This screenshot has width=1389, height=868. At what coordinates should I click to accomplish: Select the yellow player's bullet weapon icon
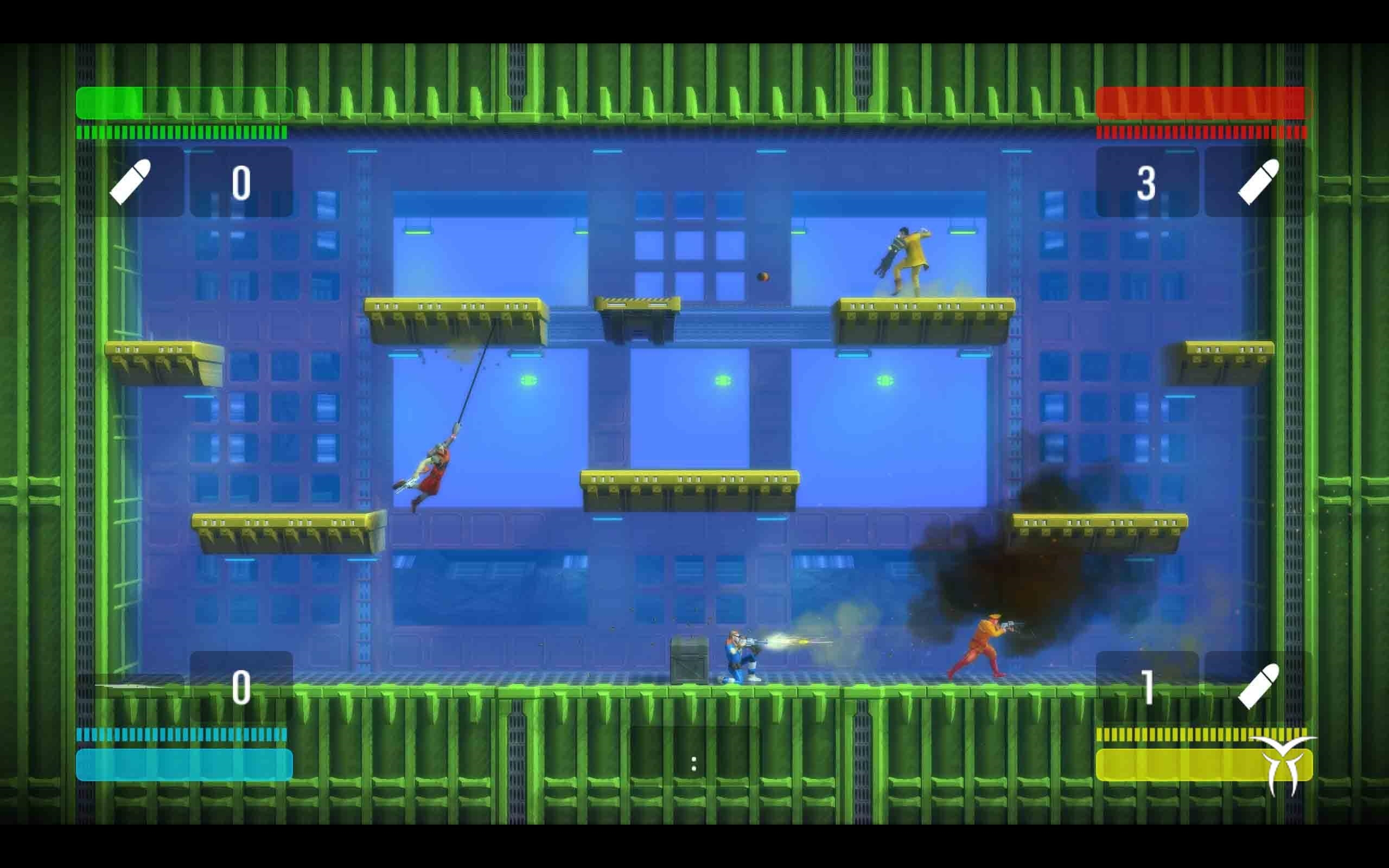pos(1258,687)
